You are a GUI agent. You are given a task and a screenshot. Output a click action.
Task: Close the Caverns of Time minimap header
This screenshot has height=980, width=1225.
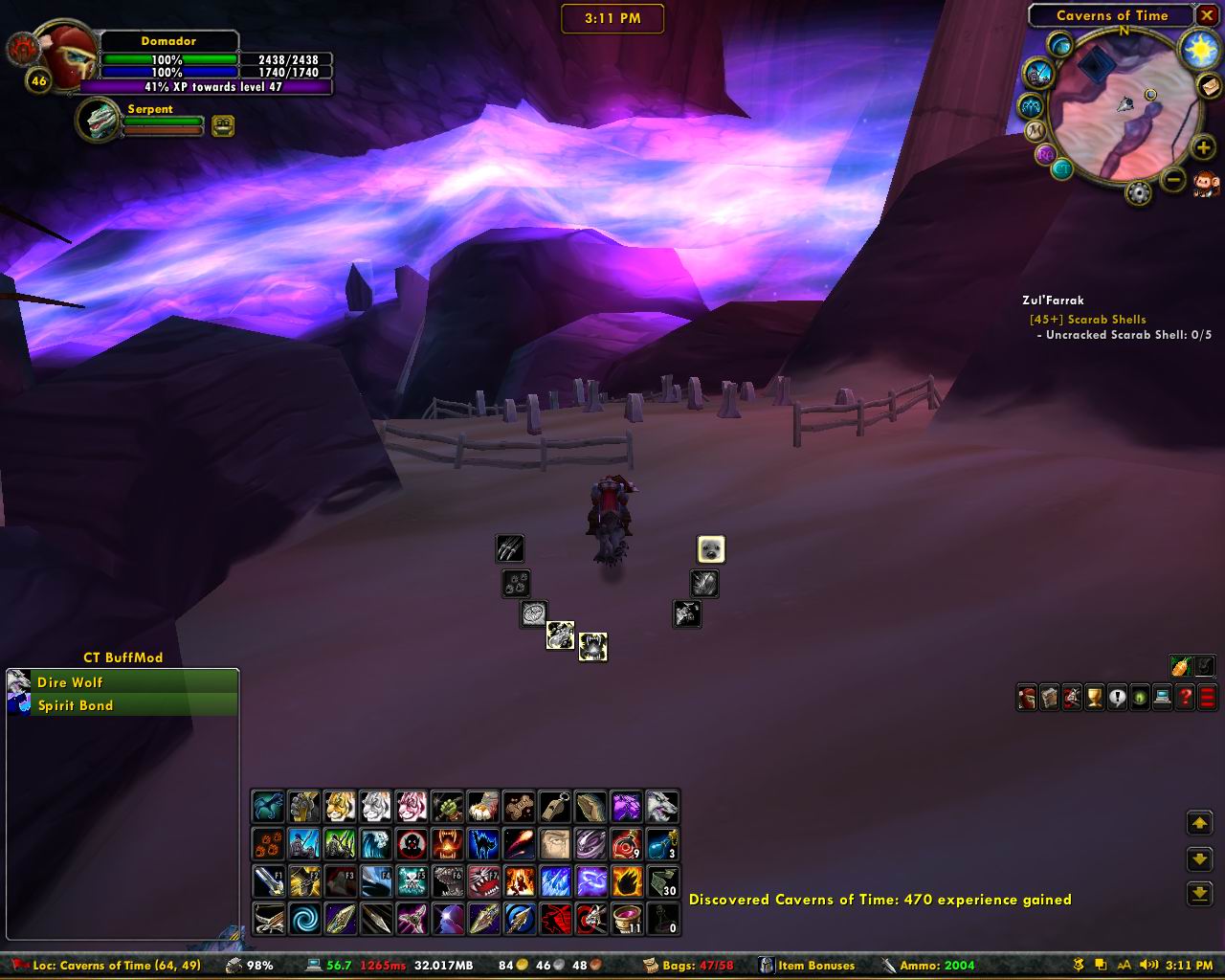(1207, 15)
